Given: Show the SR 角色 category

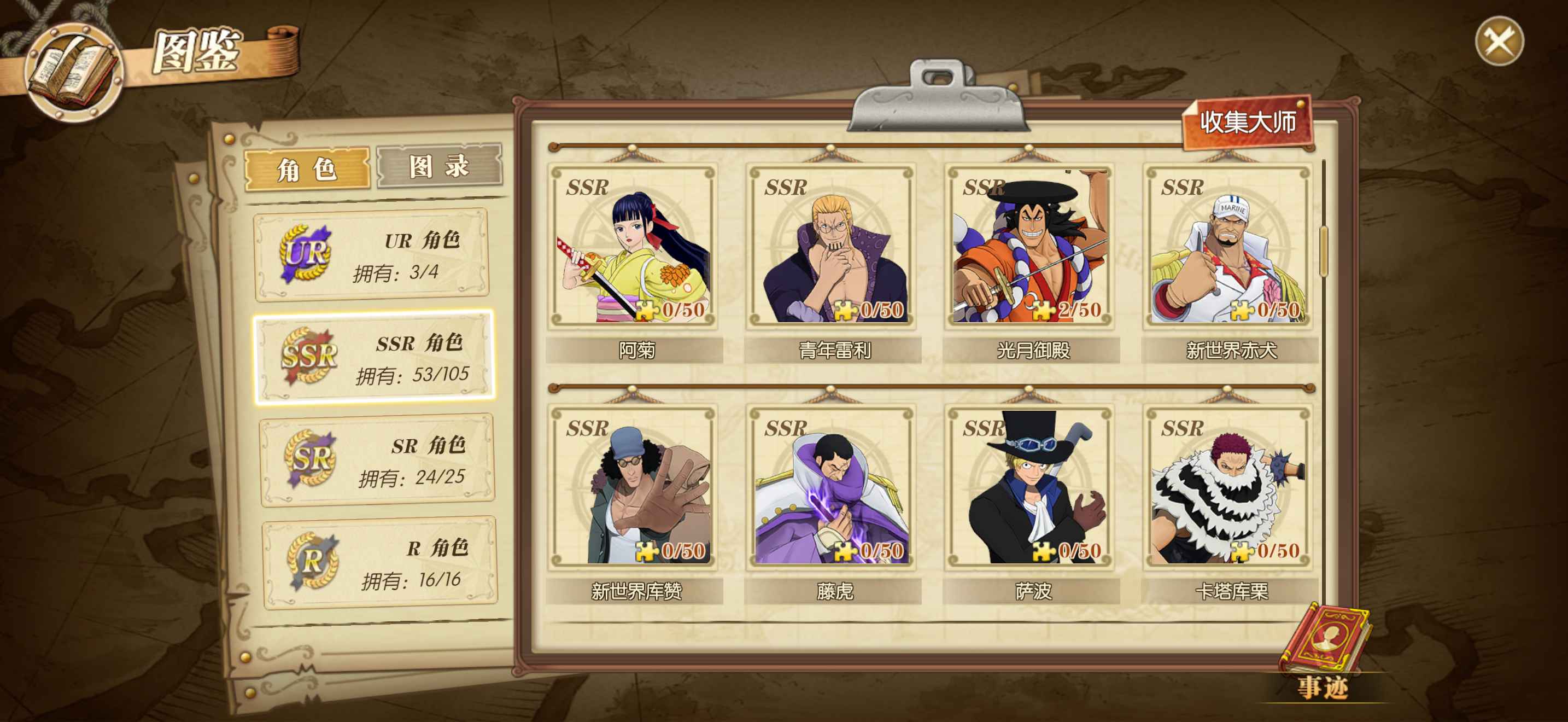Looking at the screenshot, I should 377,460.
